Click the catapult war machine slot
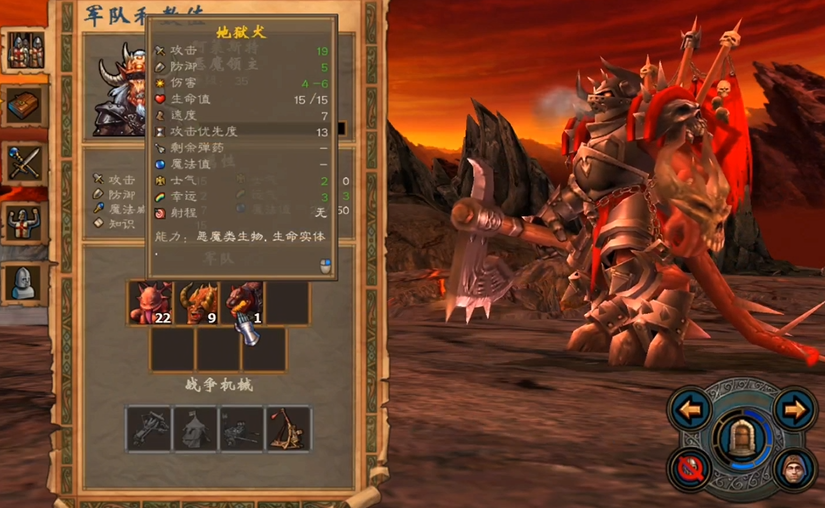825x508 pixels. [288, 427]
